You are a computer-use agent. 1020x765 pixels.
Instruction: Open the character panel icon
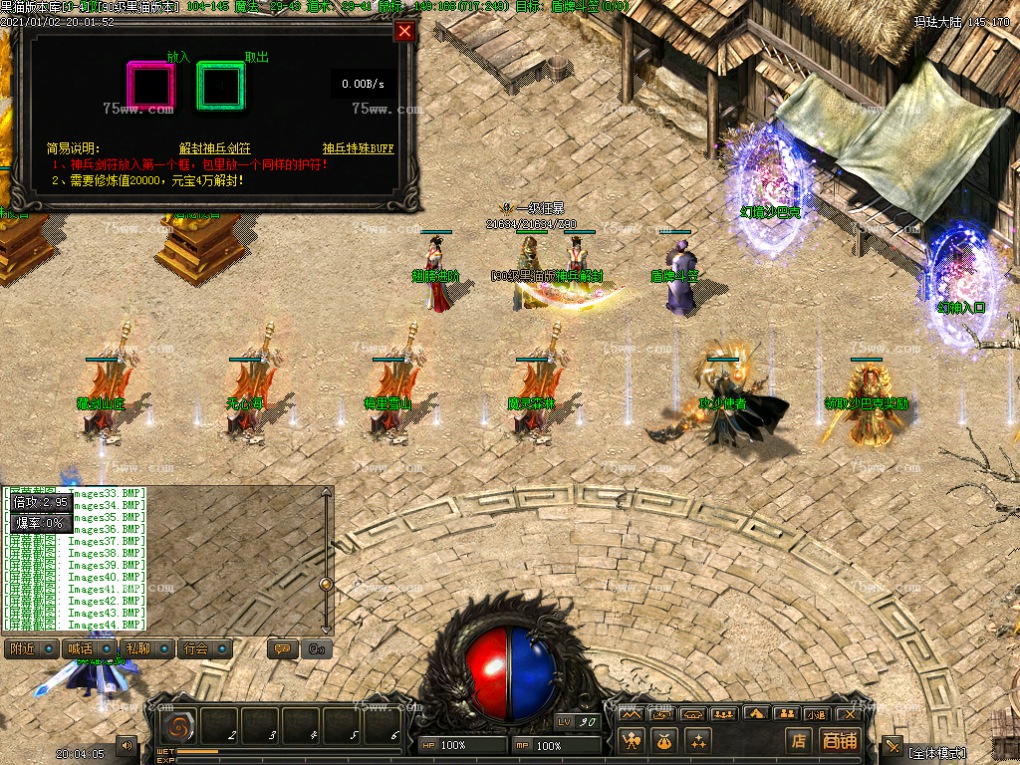coord(631,740)
